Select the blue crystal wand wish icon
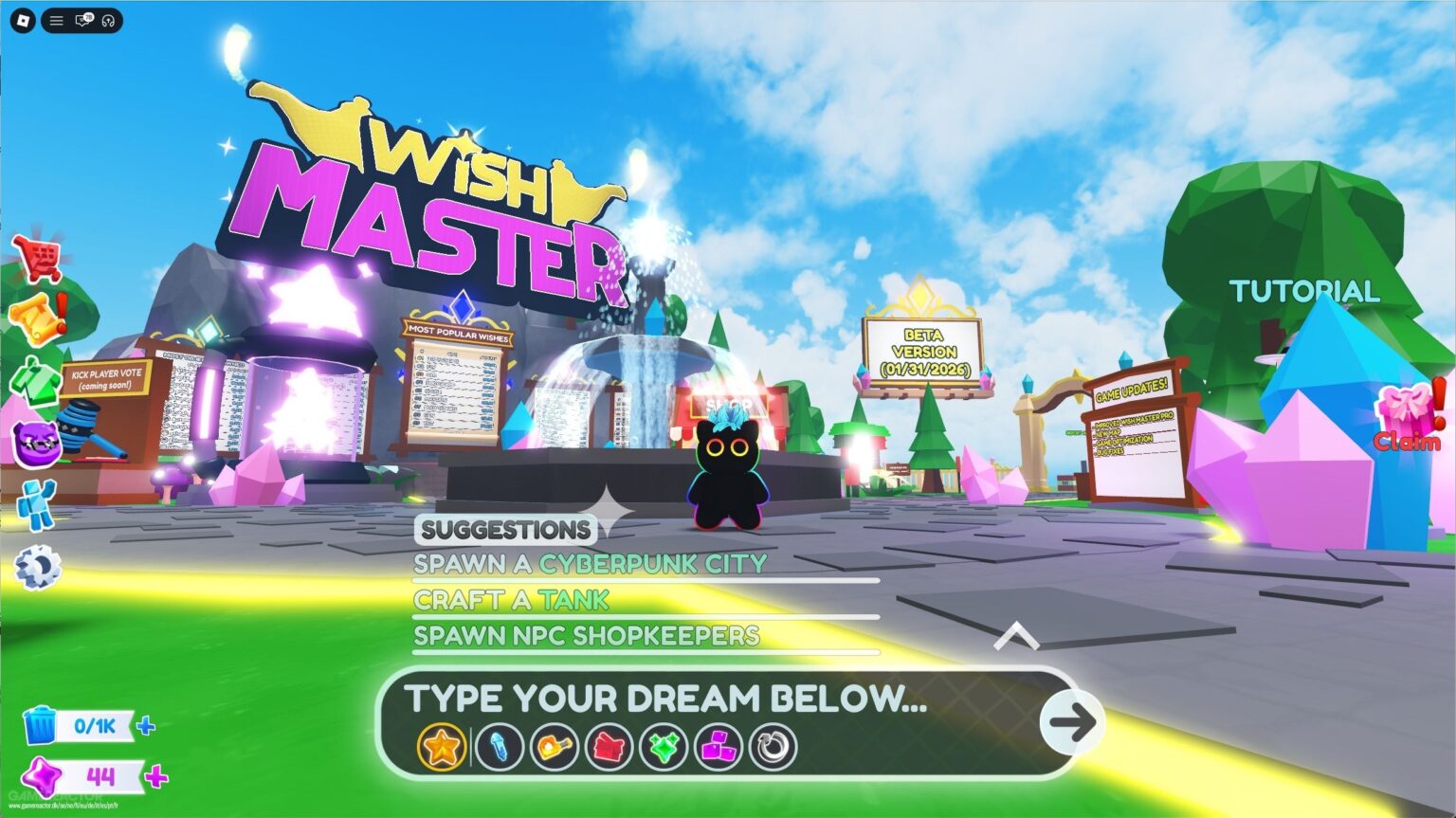 pos(500,746)
